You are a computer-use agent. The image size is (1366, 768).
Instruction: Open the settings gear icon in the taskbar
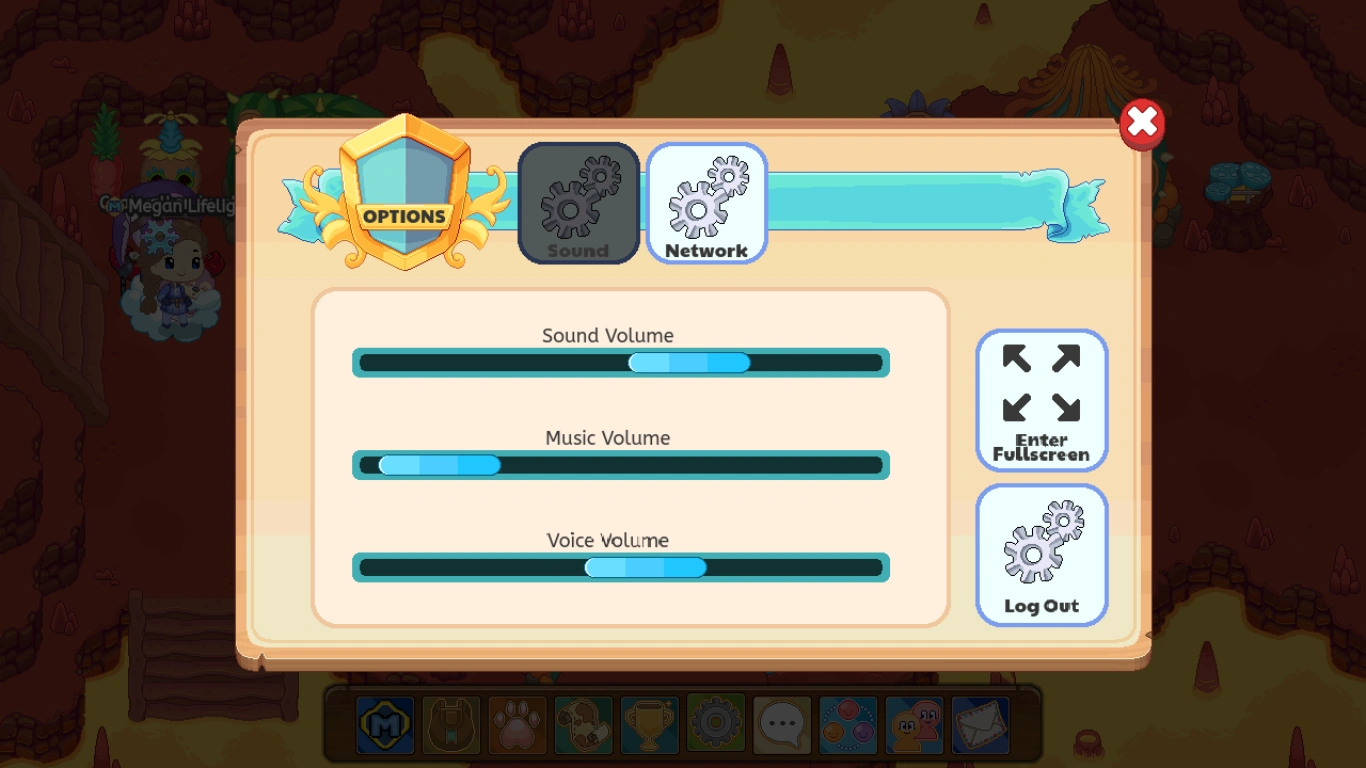pyautogui.click(x=714, y=725)
